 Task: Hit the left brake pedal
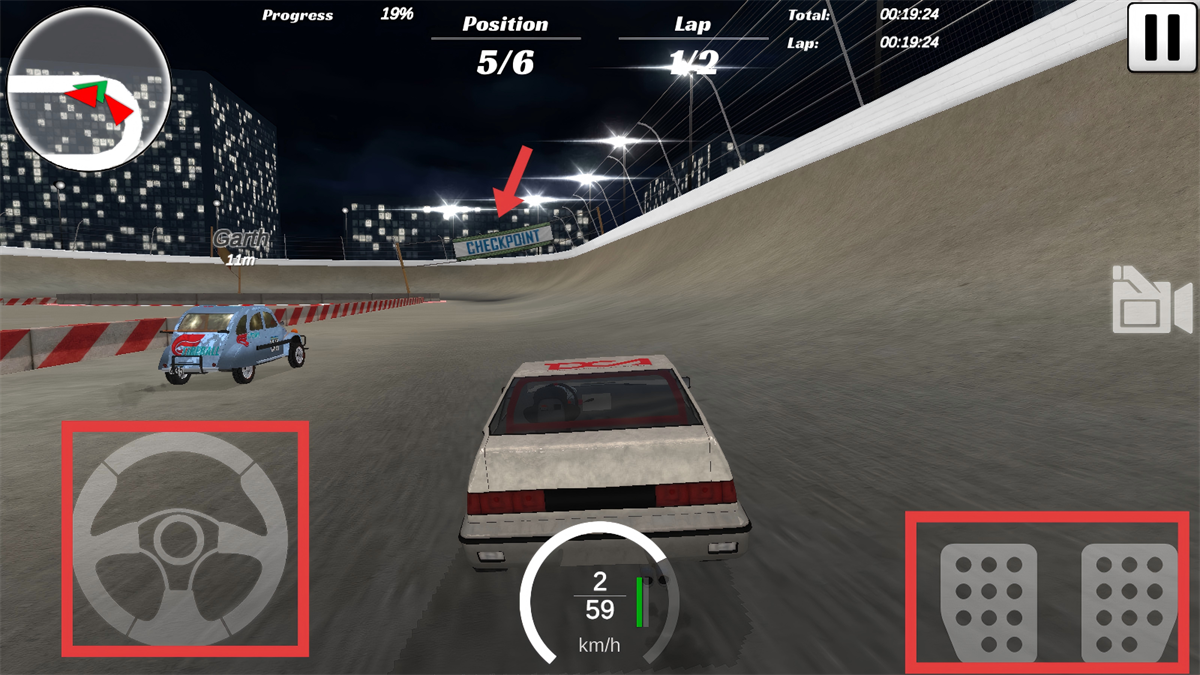[988, 602]
